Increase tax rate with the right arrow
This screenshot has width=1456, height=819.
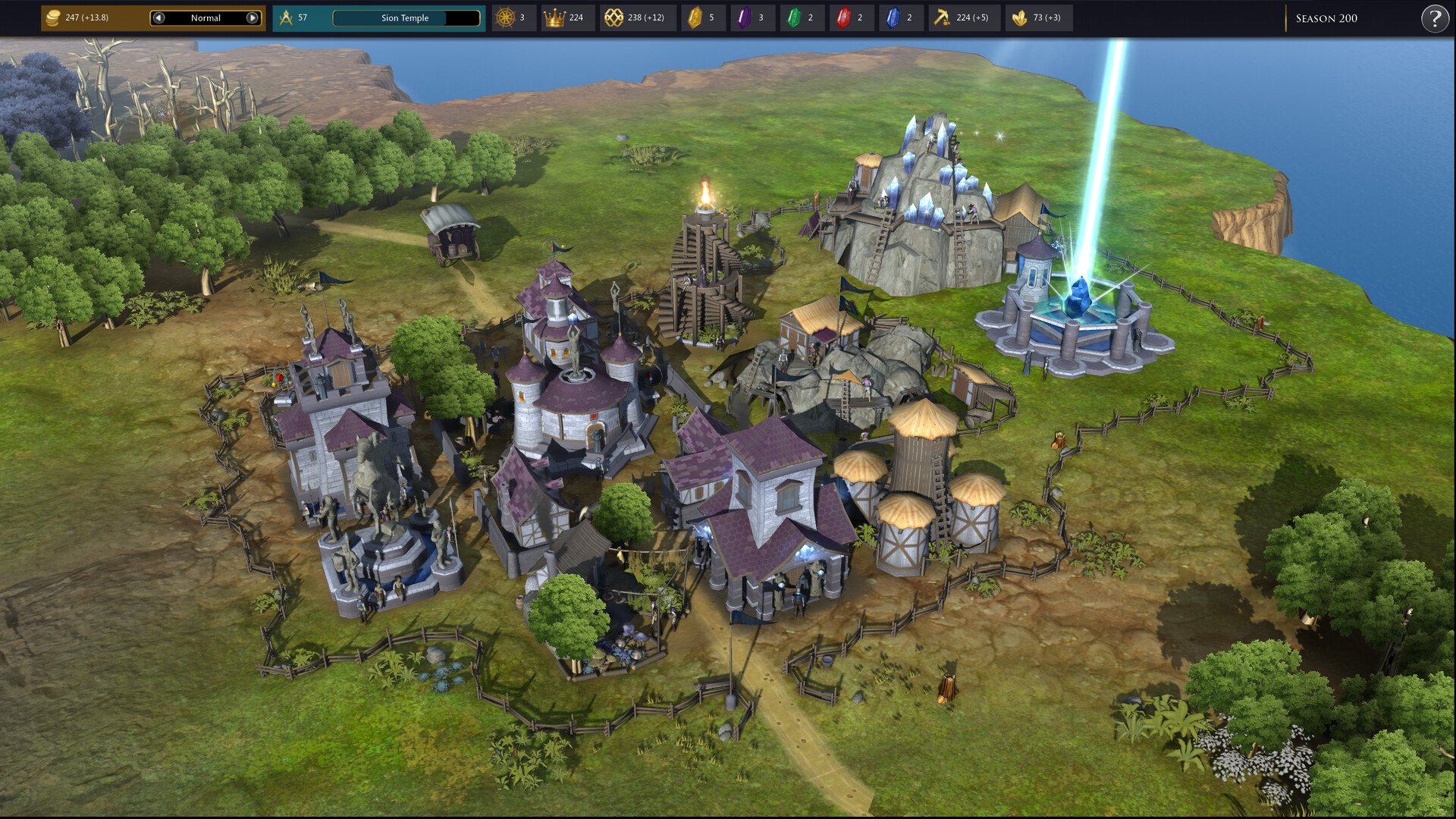253,17
